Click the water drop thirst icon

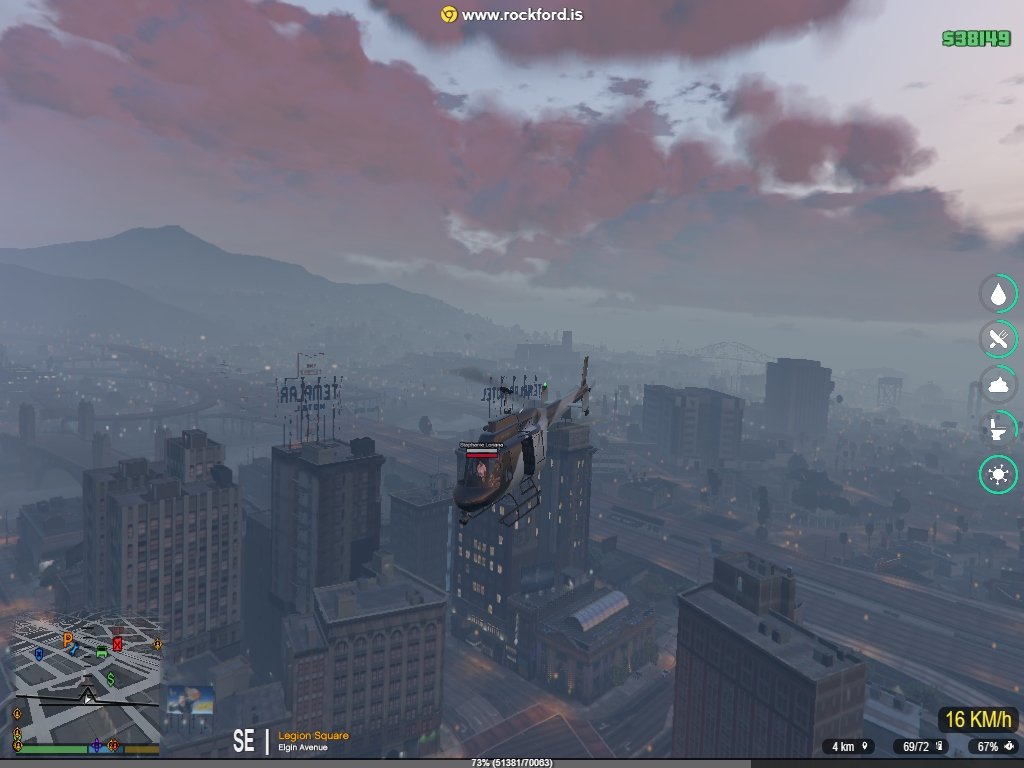tap(998, 294)
